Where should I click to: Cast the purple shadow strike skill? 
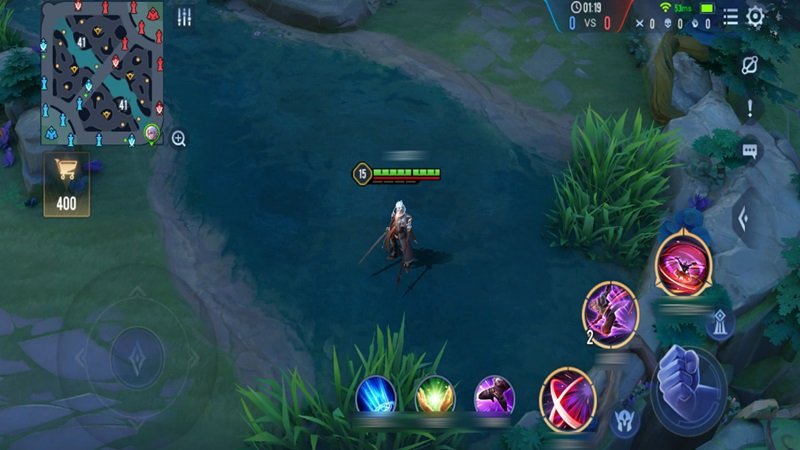610,314
